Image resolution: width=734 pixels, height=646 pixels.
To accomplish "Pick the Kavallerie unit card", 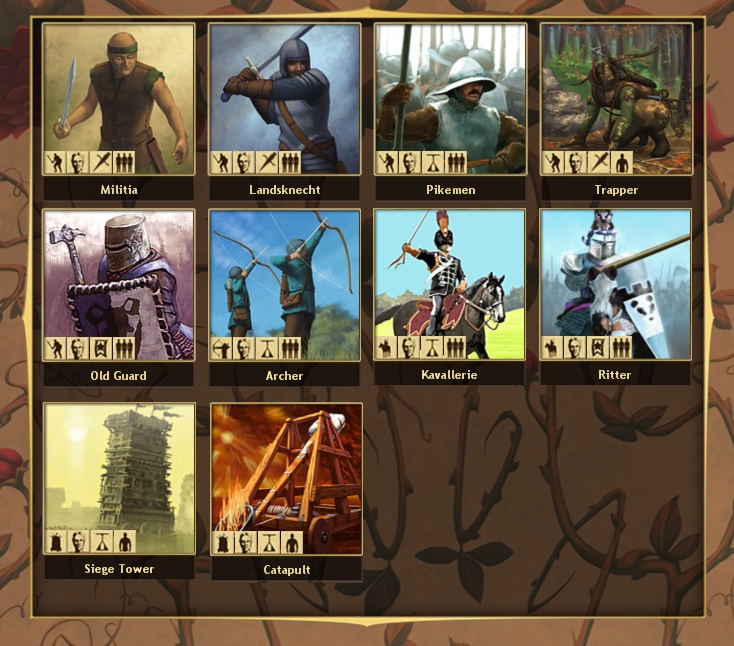I will click(x=450, y=285).
